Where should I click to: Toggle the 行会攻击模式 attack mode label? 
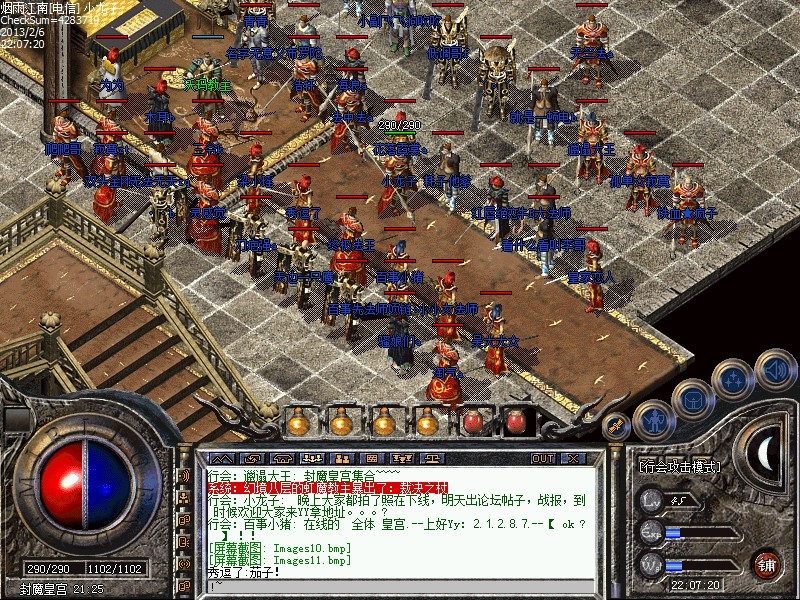[x=682, y=467]
